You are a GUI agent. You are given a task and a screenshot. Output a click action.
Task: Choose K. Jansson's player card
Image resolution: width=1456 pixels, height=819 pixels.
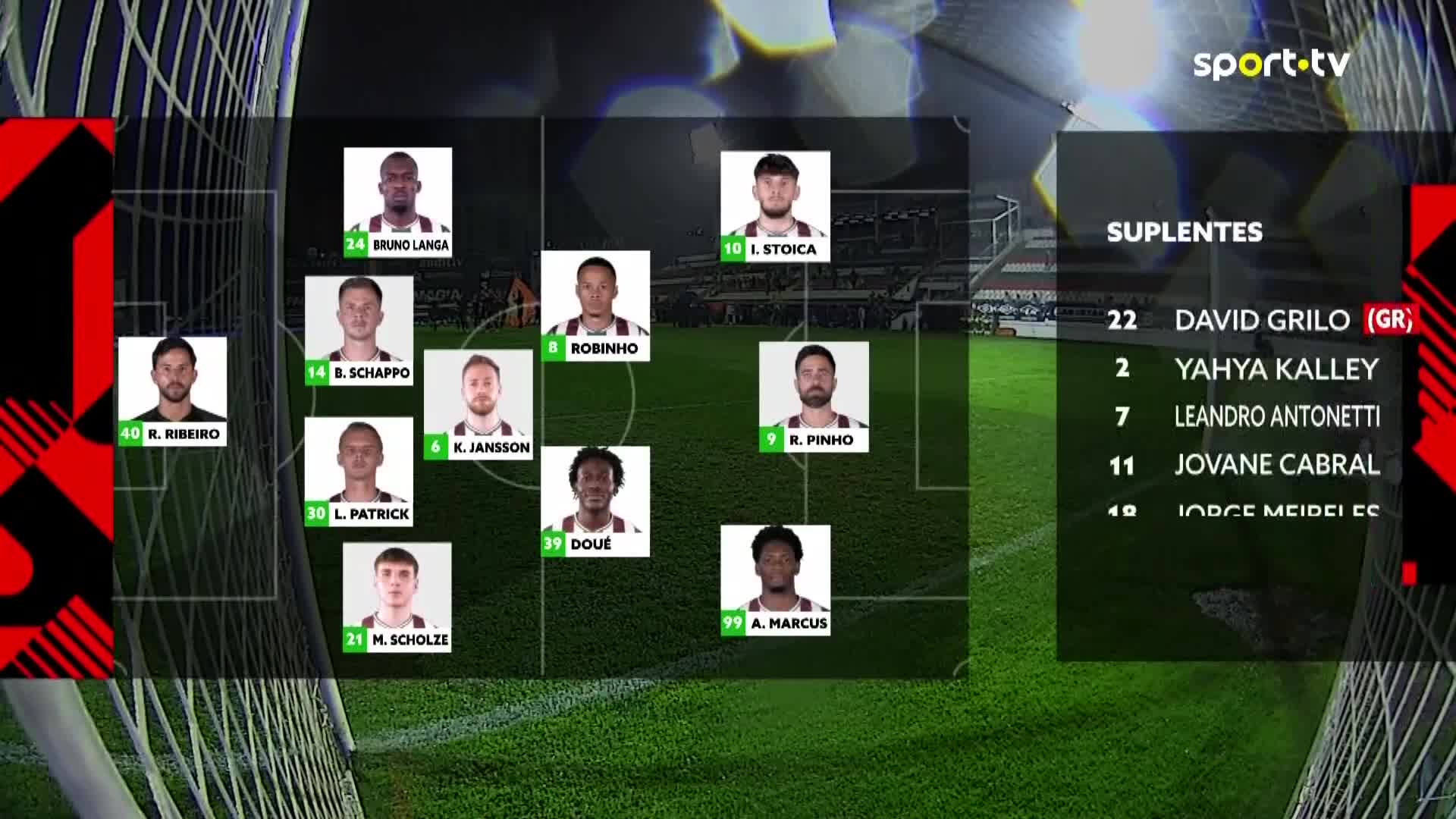coord(479,405)
